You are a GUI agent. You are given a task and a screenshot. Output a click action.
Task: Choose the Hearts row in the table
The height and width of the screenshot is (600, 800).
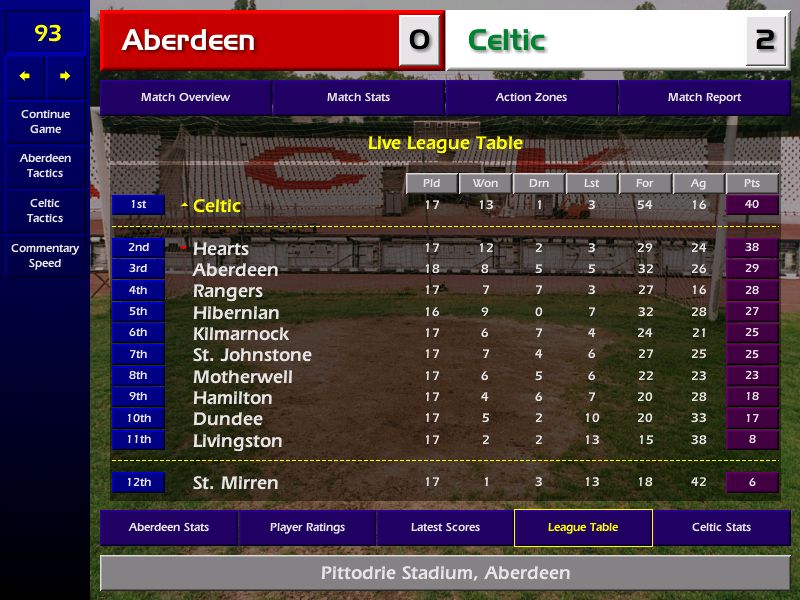coord(221,248)
